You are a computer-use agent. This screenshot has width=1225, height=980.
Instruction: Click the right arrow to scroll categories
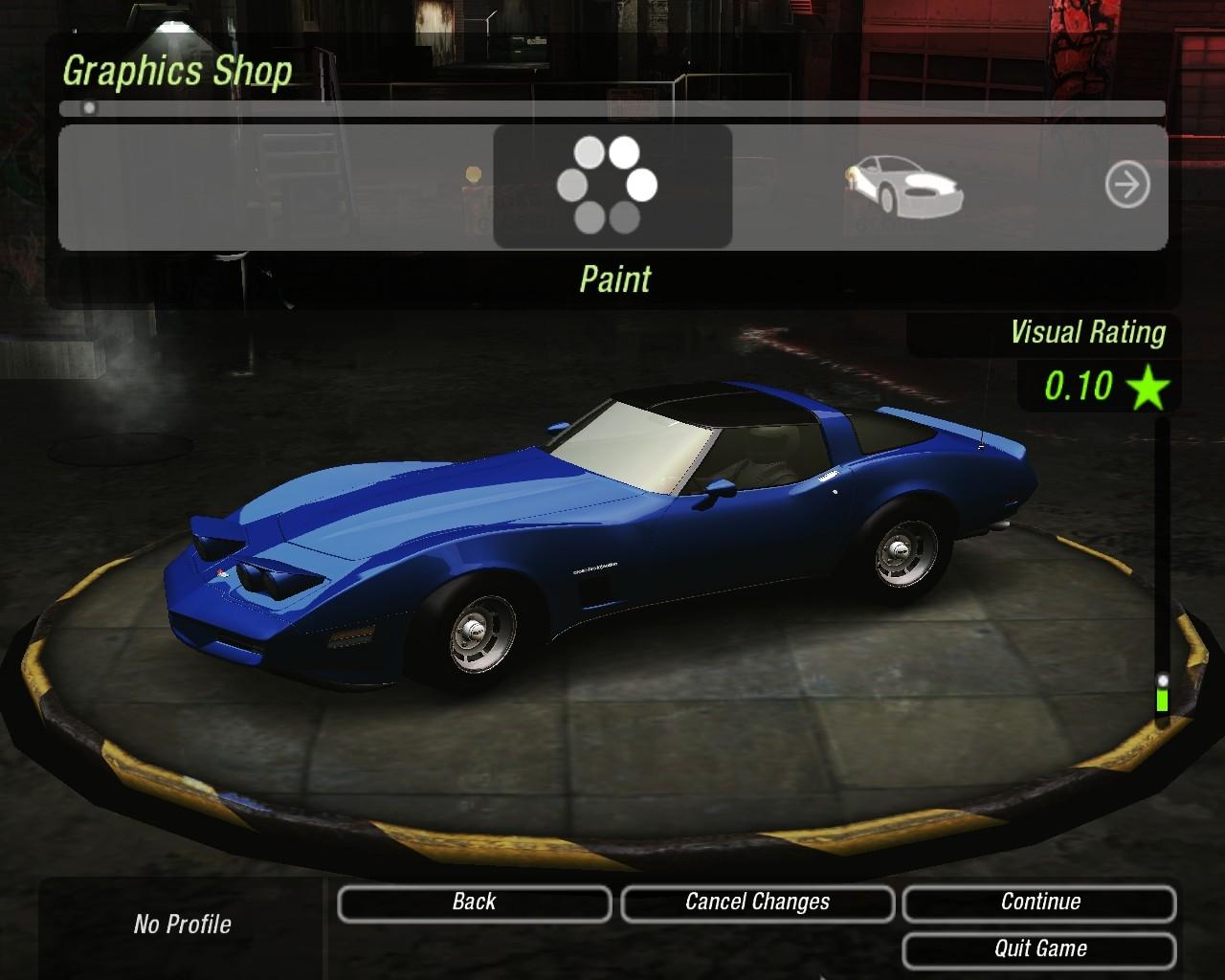tap(1126, 185)
